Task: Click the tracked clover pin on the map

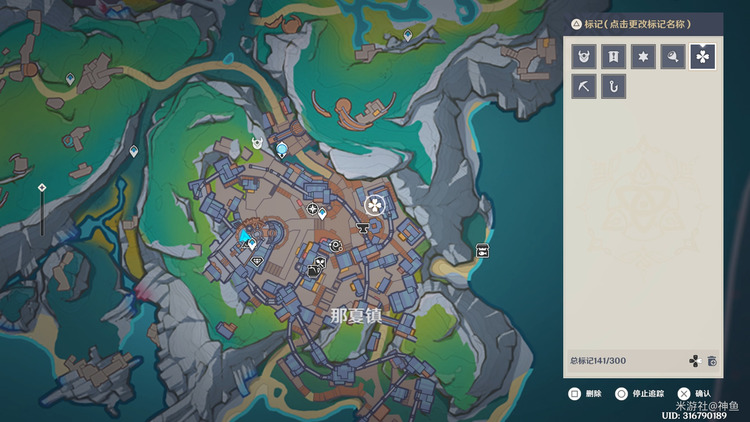Action: (x=374, y=206)
